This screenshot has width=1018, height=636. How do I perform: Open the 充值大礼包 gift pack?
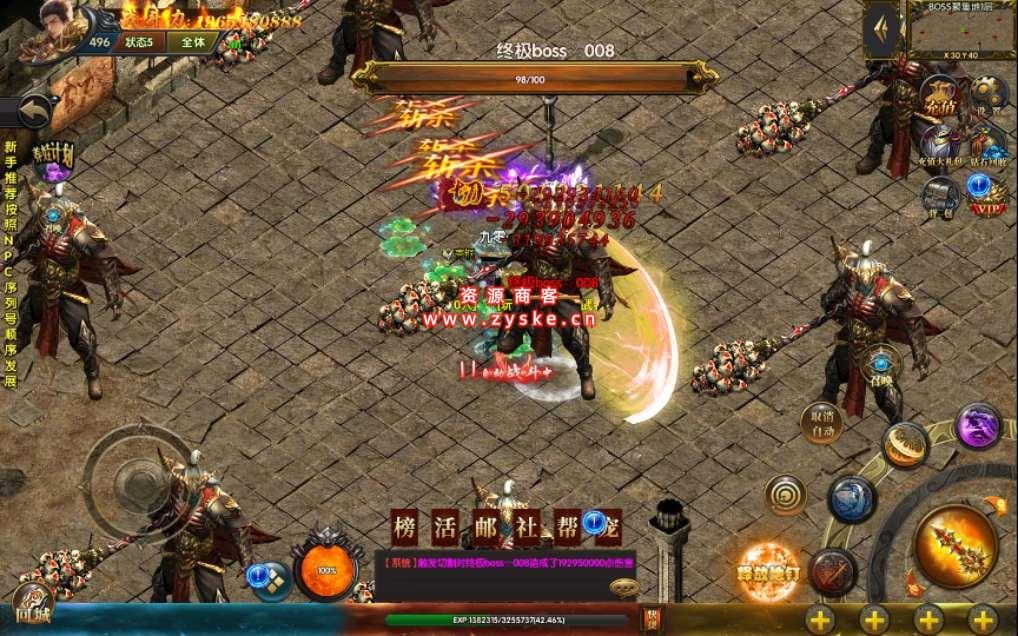tap(940, 145)
